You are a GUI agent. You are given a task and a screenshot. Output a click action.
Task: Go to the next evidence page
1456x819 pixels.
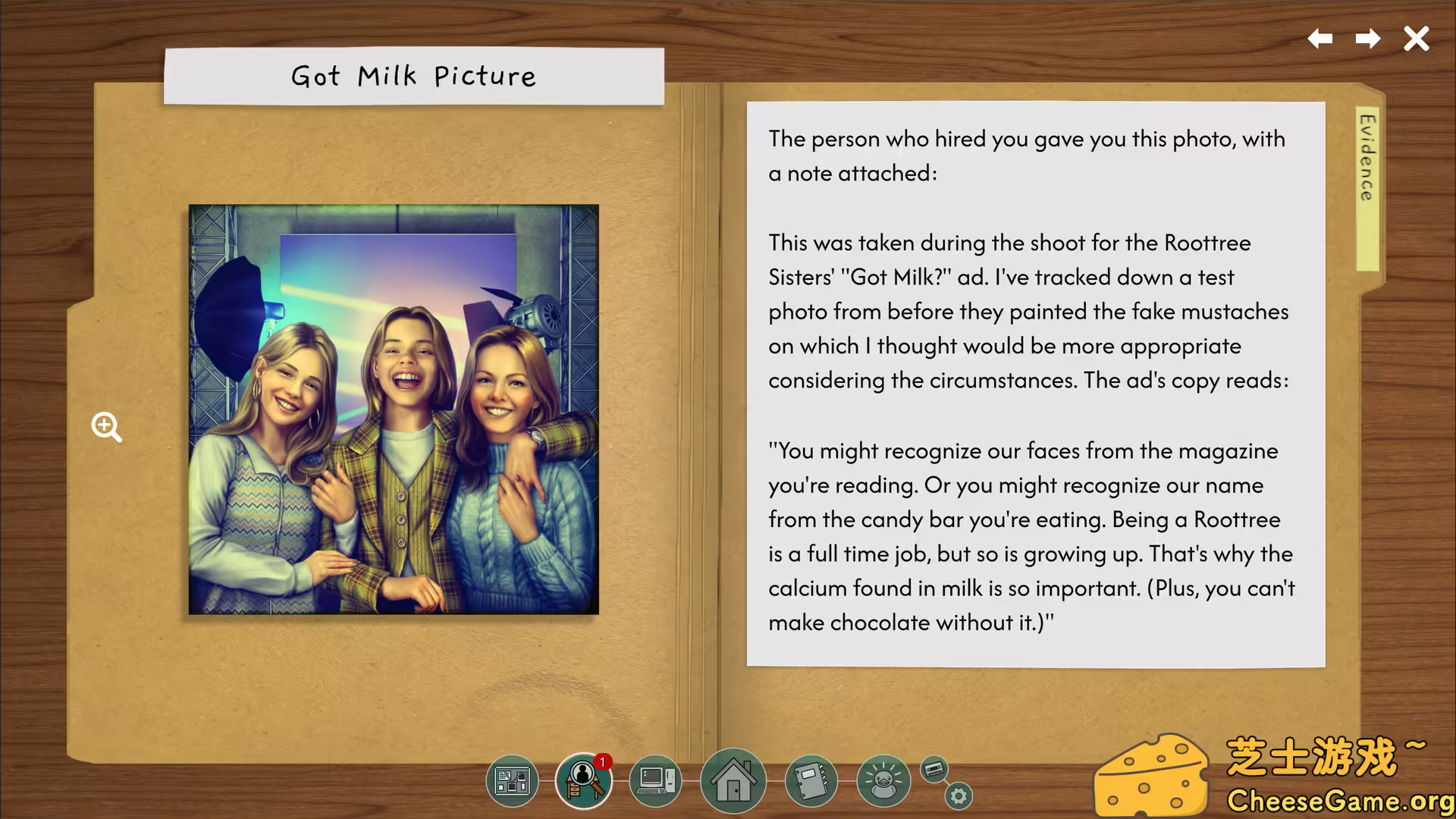(1368, 39)
